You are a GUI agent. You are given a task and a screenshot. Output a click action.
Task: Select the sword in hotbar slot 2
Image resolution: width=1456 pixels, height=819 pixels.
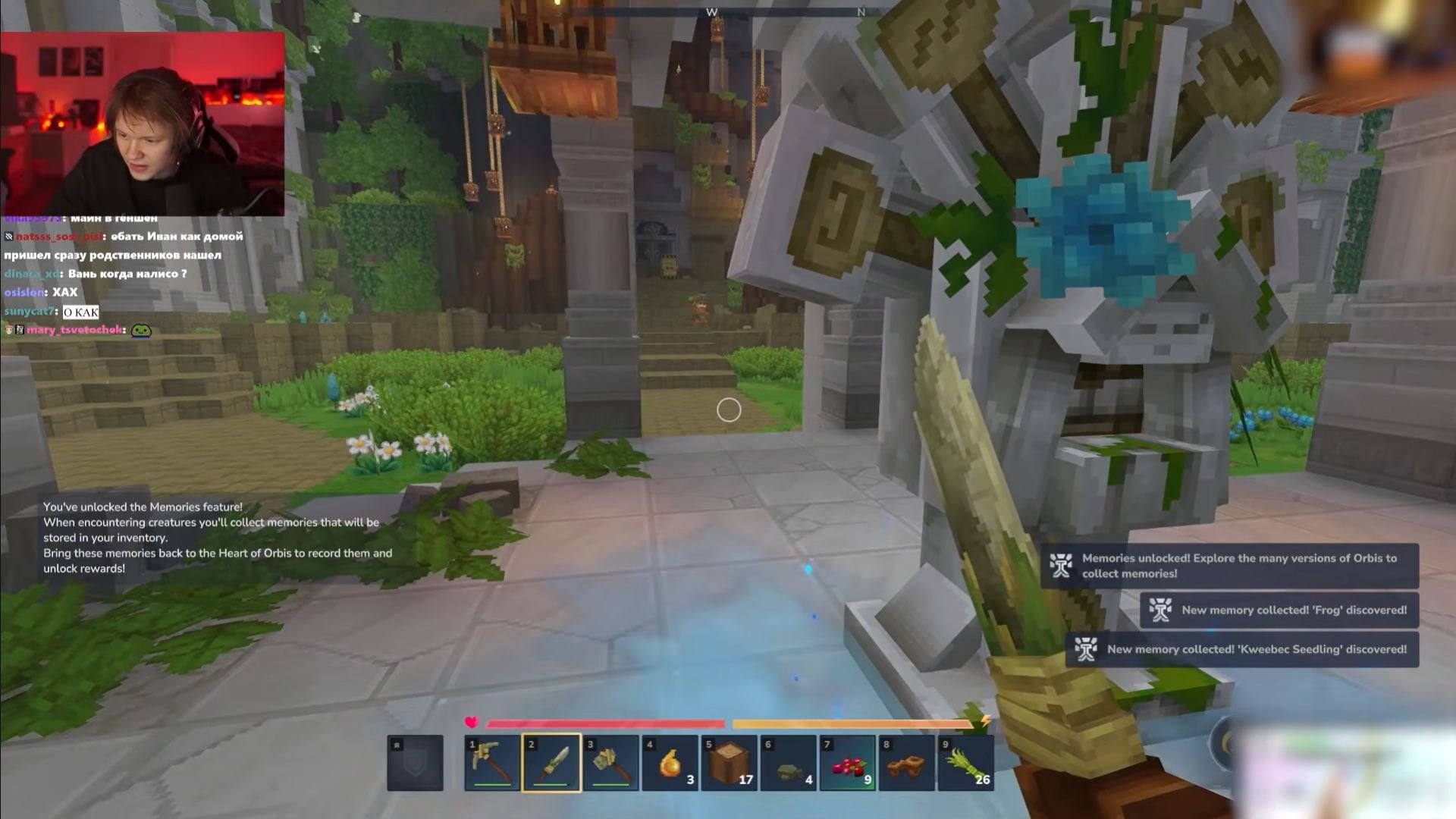coord(551,762)
